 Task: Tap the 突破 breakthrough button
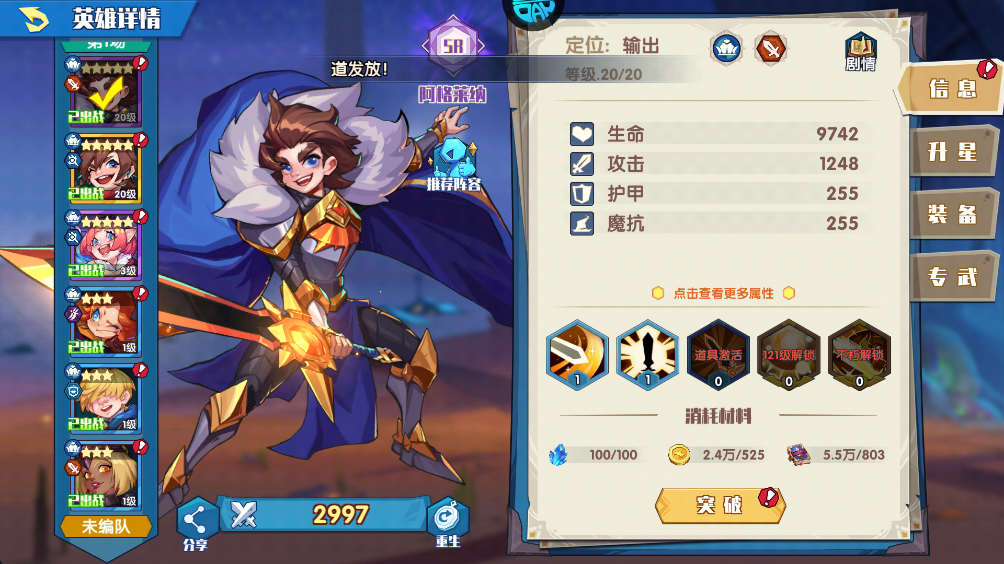click(719, 505)
